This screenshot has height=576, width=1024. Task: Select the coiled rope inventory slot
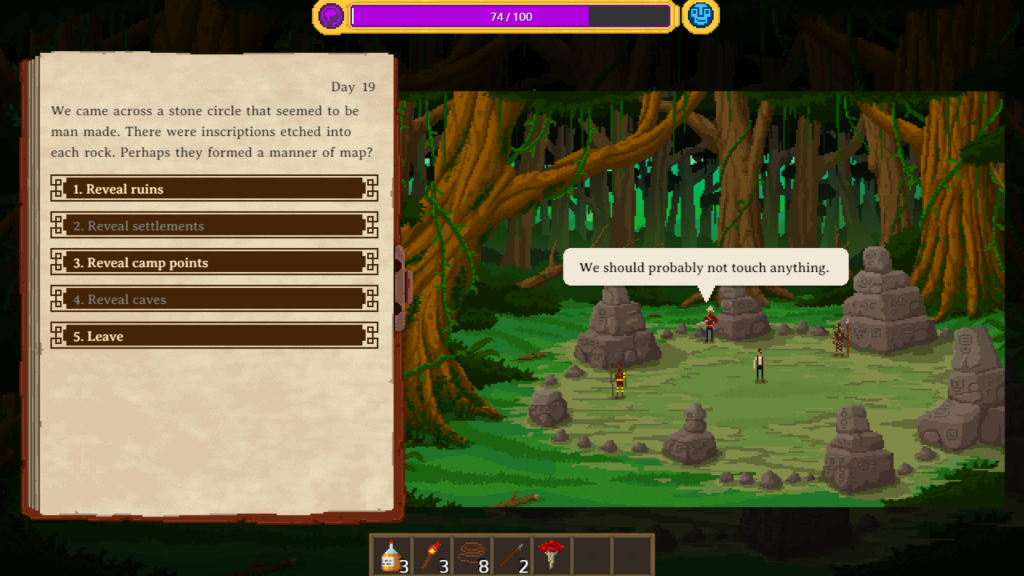point(471,555)
